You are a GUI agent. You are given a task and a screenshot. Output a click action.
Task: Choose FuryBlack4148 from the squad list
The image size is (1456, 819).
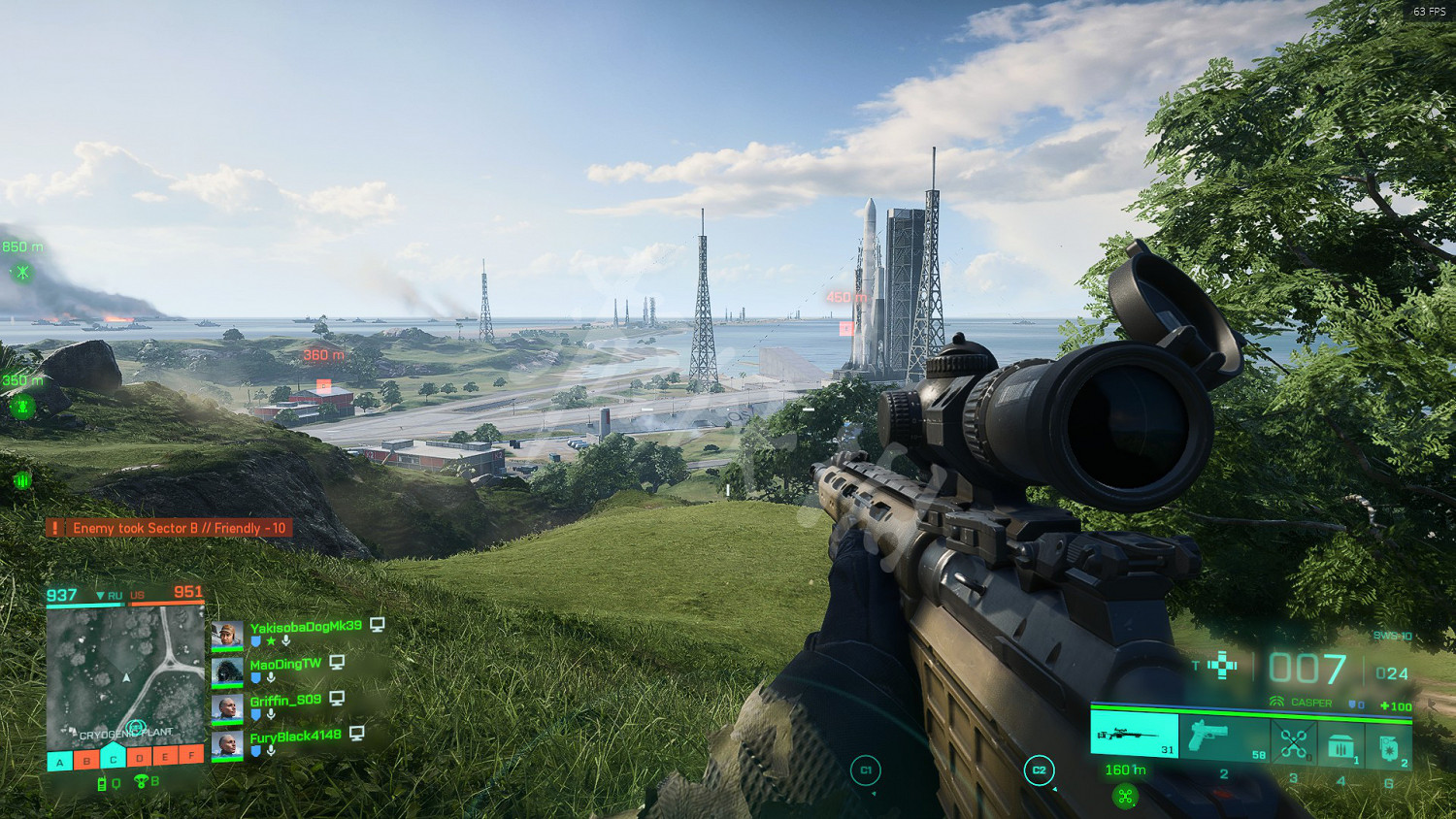point(294,737)
